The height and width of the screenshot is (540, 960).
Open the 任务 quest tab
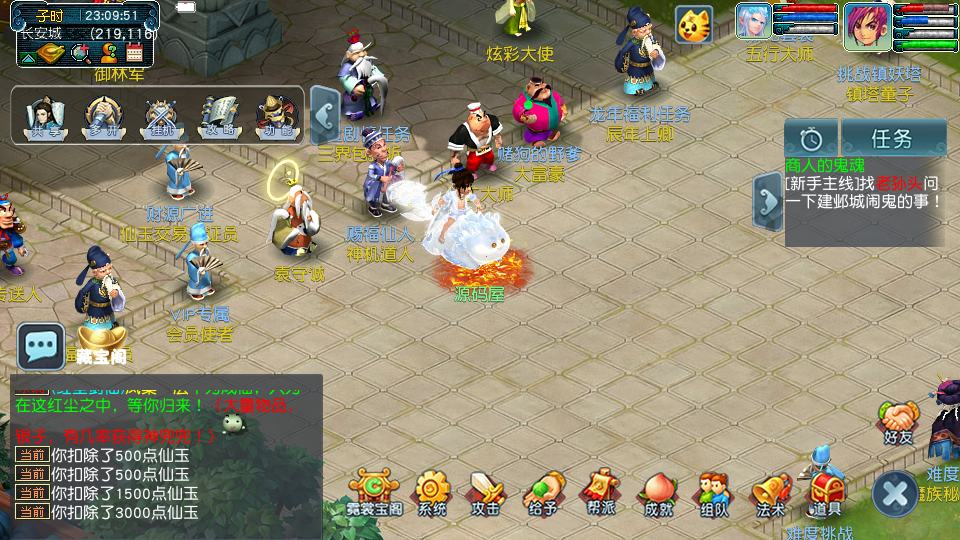coord(893,138)
